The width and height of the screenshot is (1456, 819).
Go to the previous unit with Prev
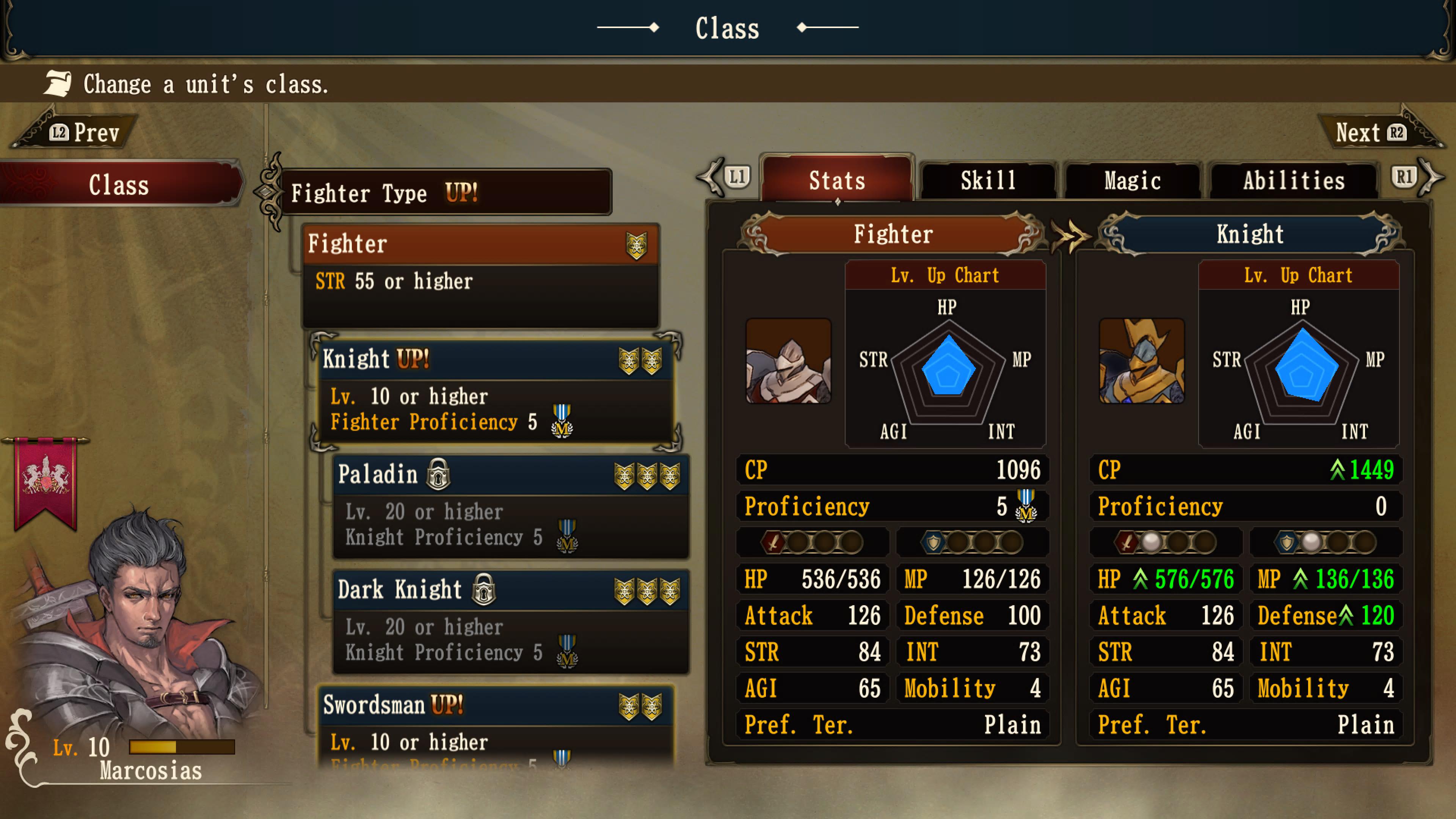85,133
